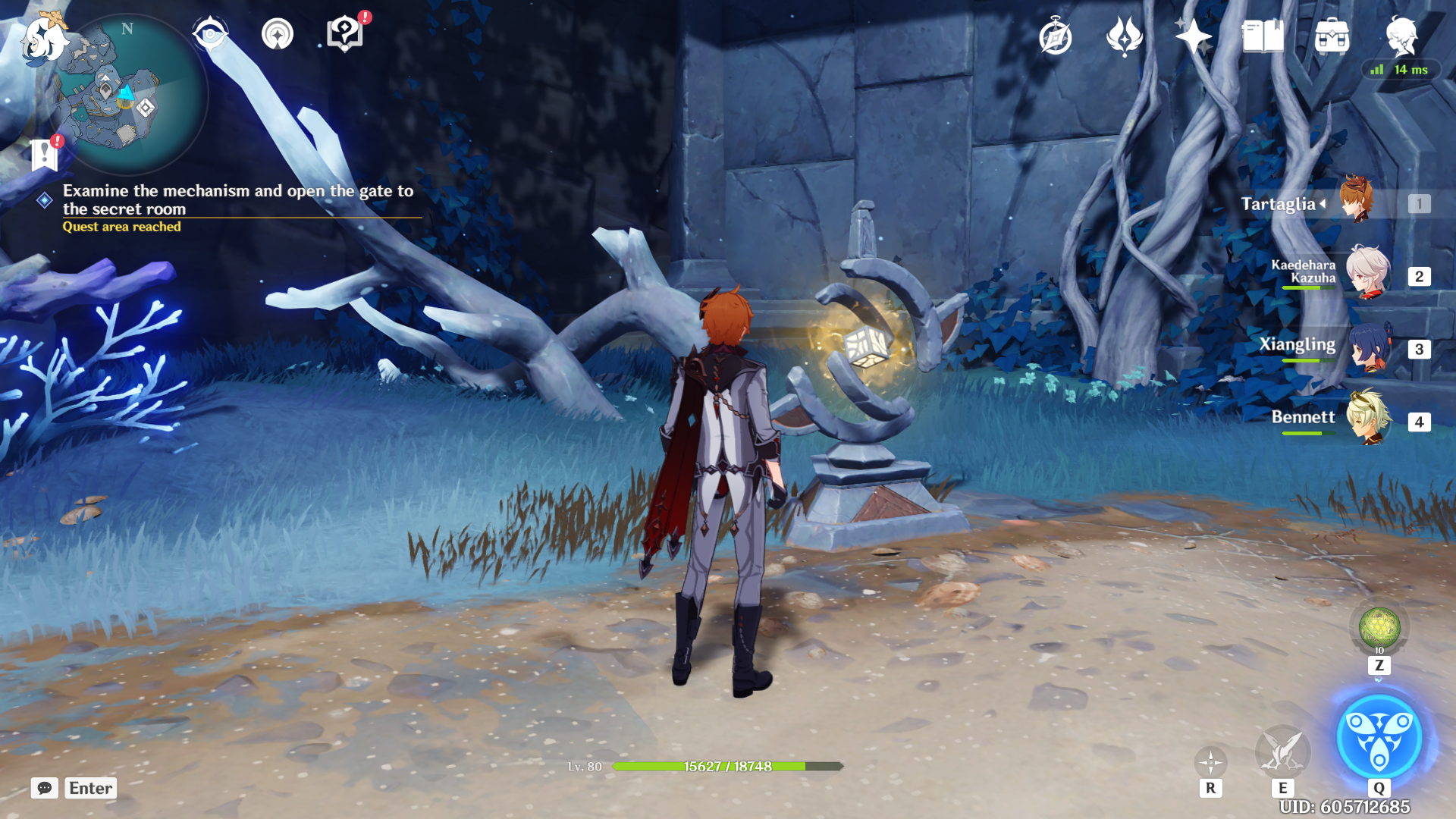Open the Wish star icon
This screenshot has height=819, width=1456.
tap(1193, 36)
